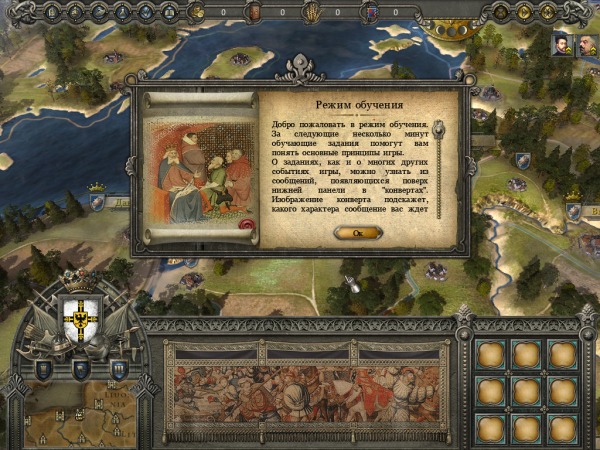Confirm the tutorial message with Ок

(x=358, y=232)
